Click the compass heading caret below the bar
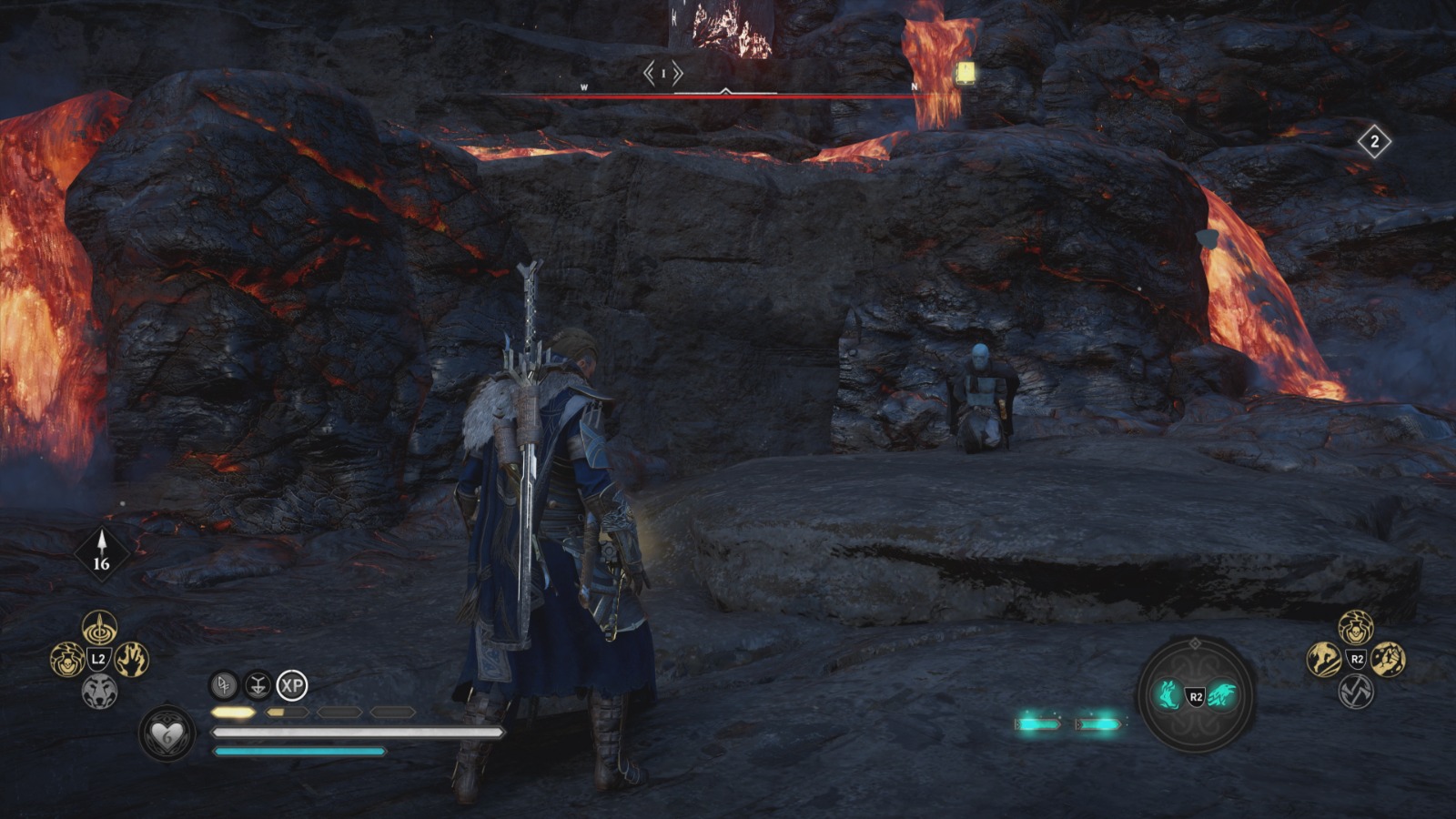The height and width of the screenshot is (819, 1456). coord(726,92)
